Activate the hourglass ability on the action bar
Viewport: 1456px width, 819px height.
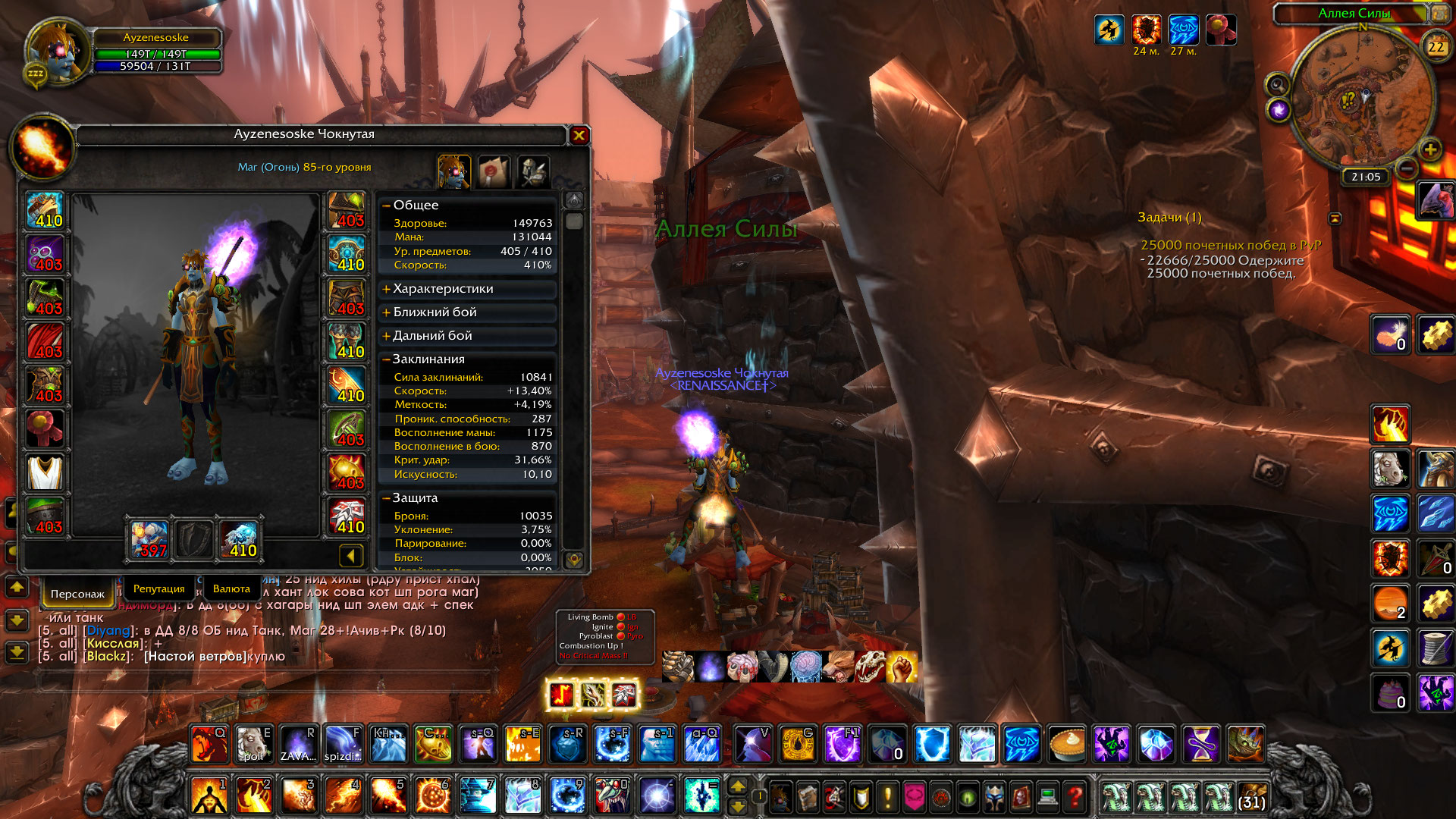point(1201,745)
